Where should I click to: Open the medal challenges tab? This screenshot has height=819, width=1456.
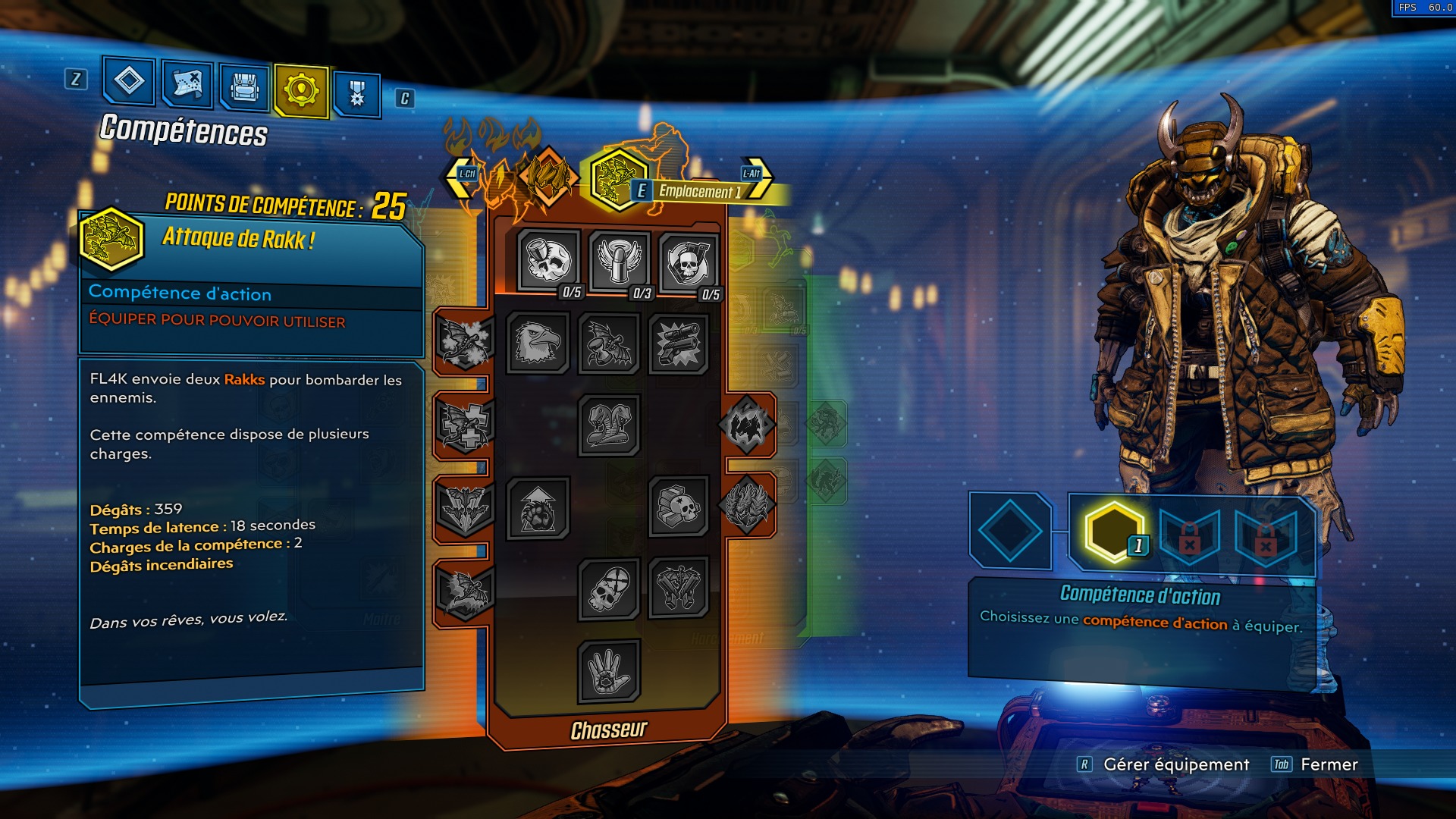click(359, 91)
